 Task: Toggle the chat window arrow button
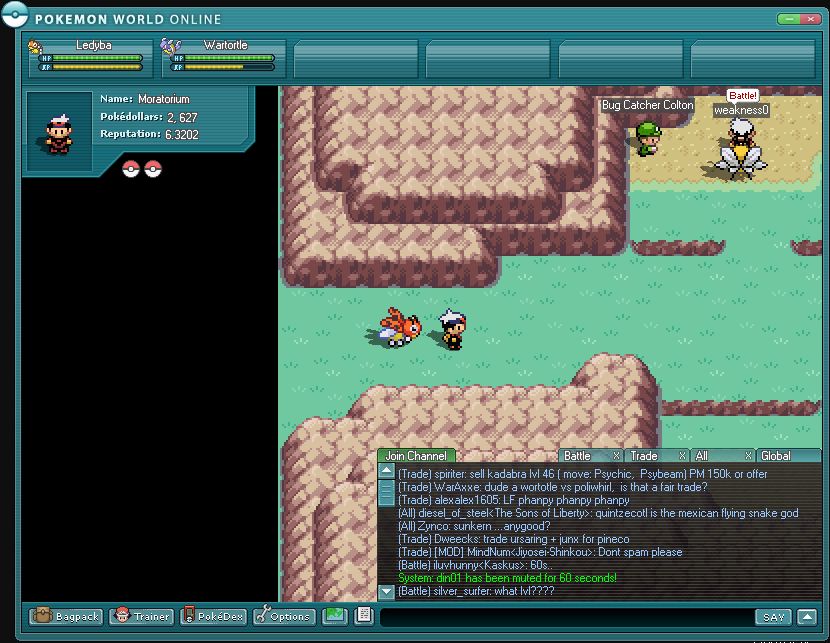pos(808,617)
